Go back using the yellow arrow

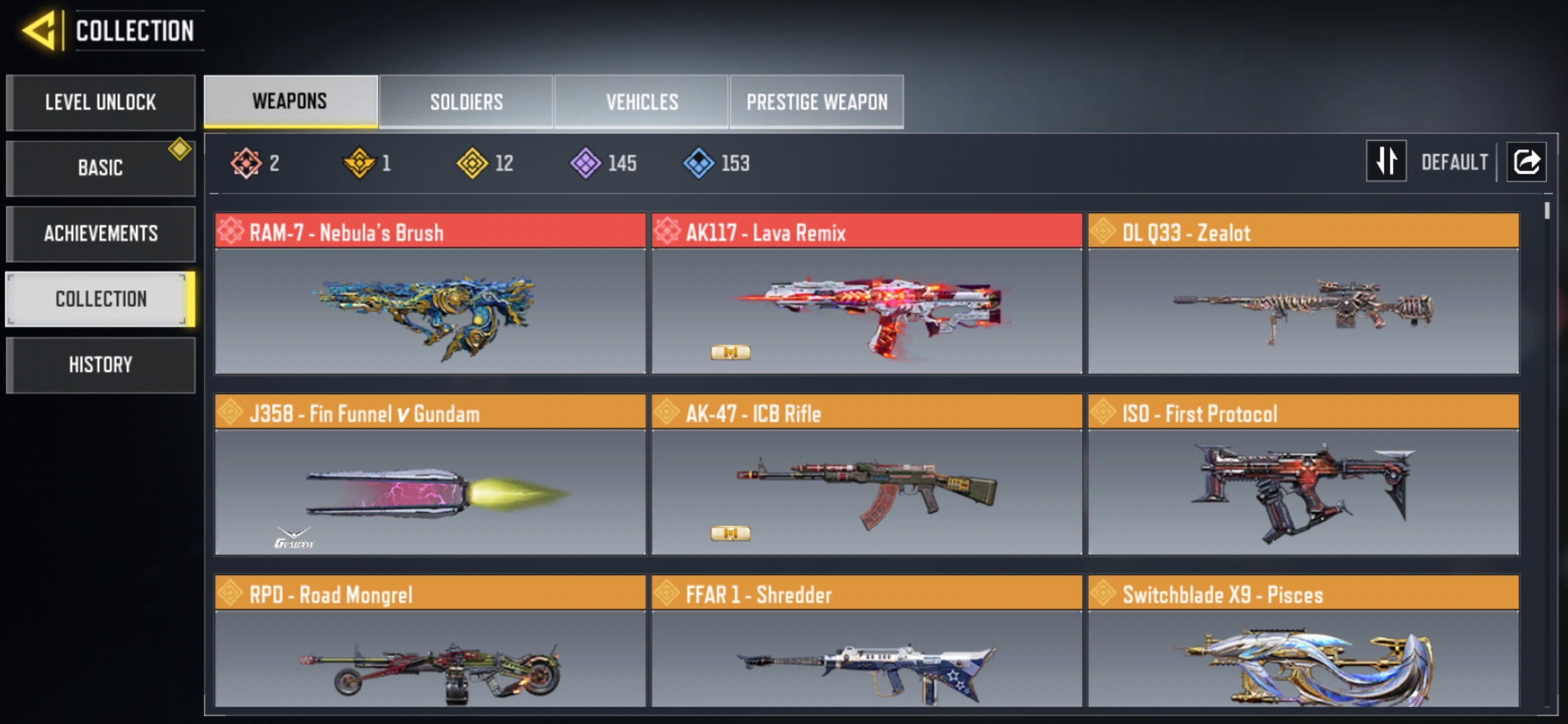40,31
